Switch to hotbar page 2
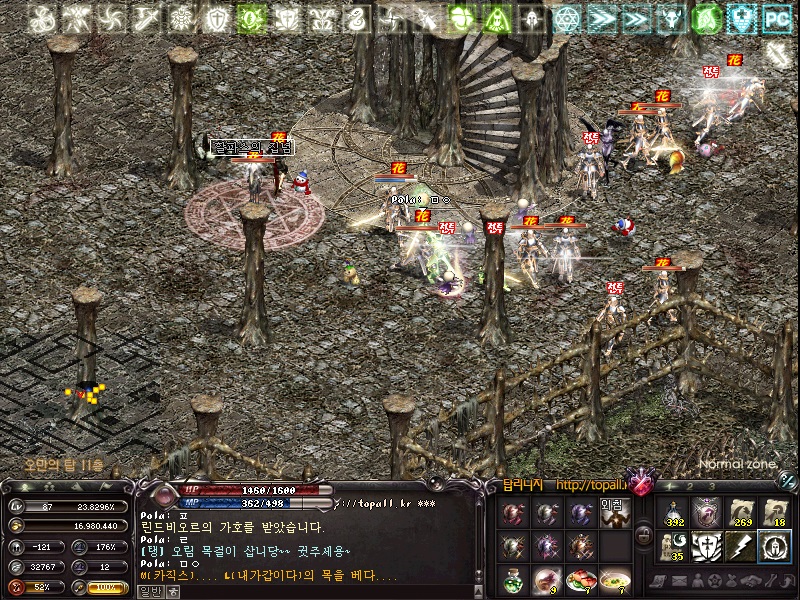The image size is (800, 600). coord(692,486)
